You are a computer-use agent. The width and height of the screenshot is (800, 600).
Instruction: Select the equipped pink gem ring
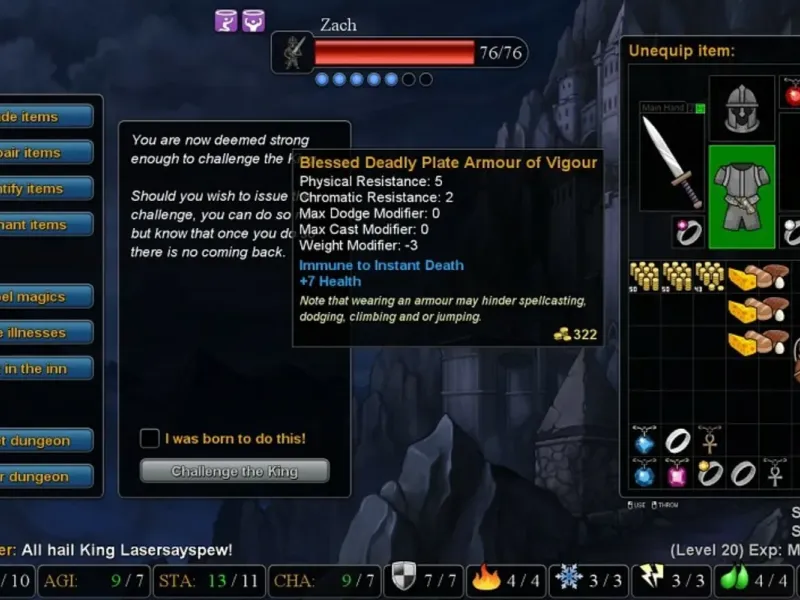coord(688,232)
